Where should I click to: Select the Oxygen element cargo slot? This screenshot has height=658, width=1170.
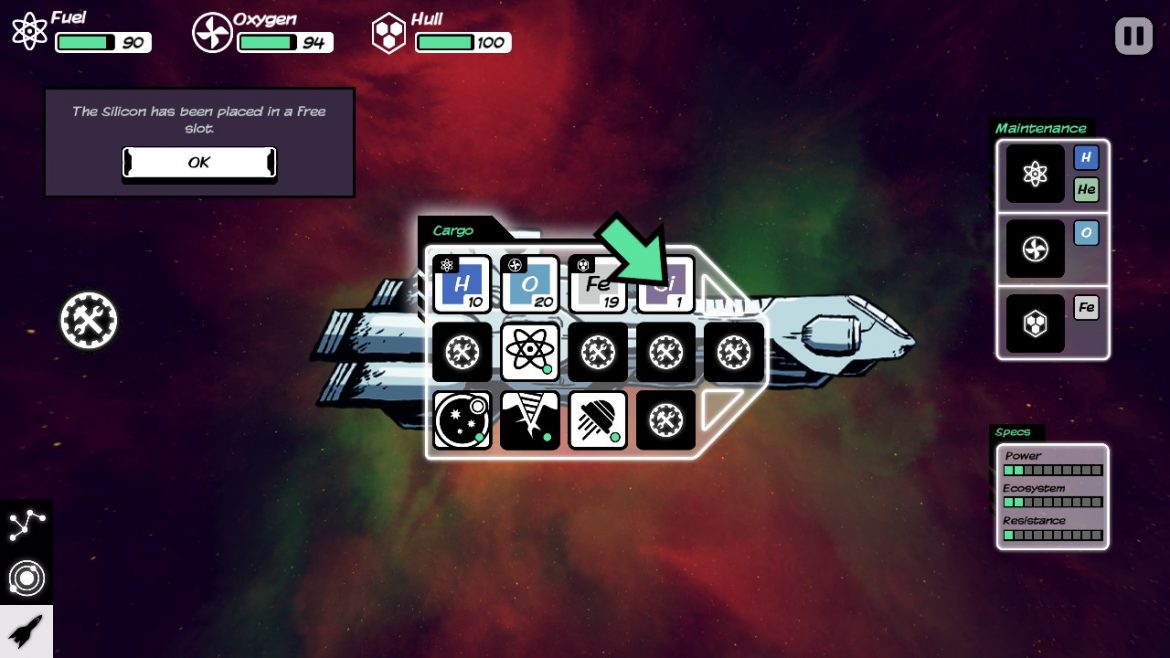click(x=529, y=284)
